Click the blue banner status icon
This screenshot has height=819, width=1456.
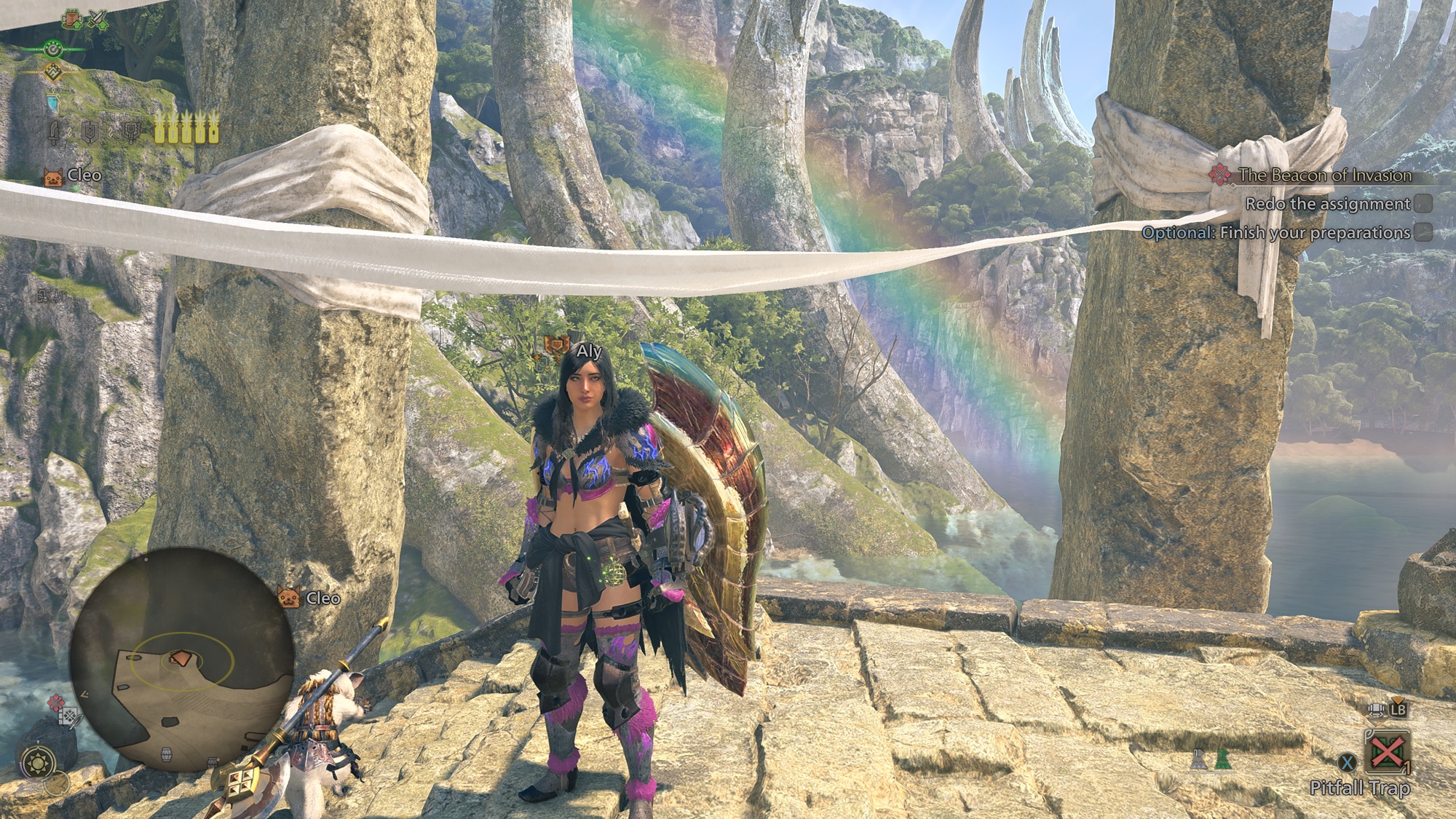pyautogui.click(x=52, y=102)
